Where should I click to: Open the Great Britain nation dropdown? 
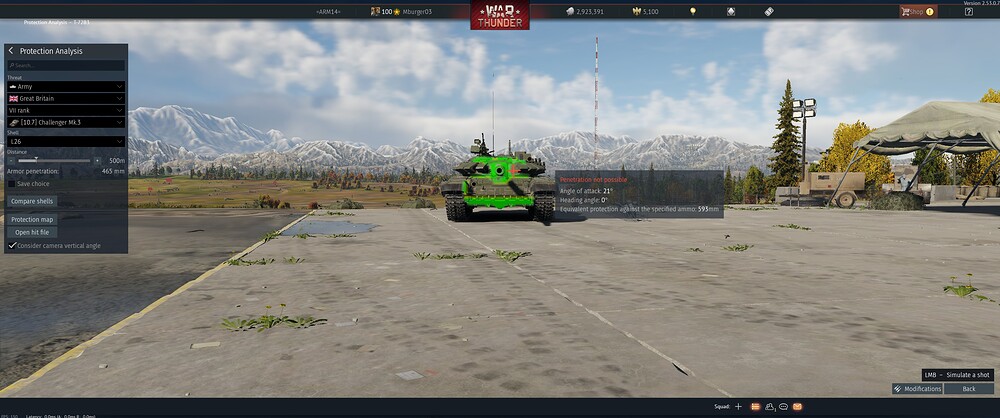(66, 99)
